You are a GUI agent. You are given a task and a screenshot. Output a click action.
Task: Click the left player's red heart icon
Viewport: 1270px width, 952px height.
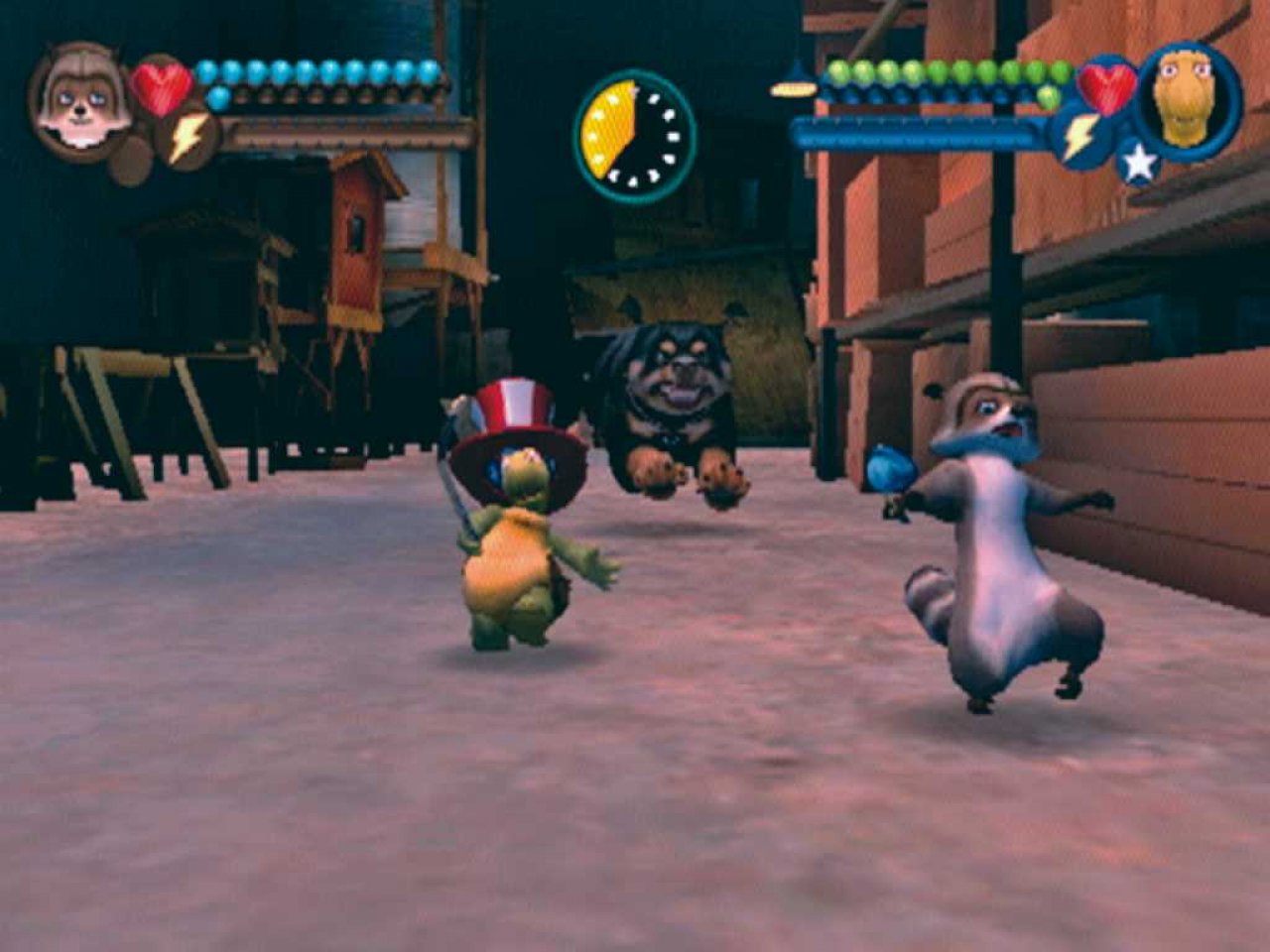click(x=161, y=88)
